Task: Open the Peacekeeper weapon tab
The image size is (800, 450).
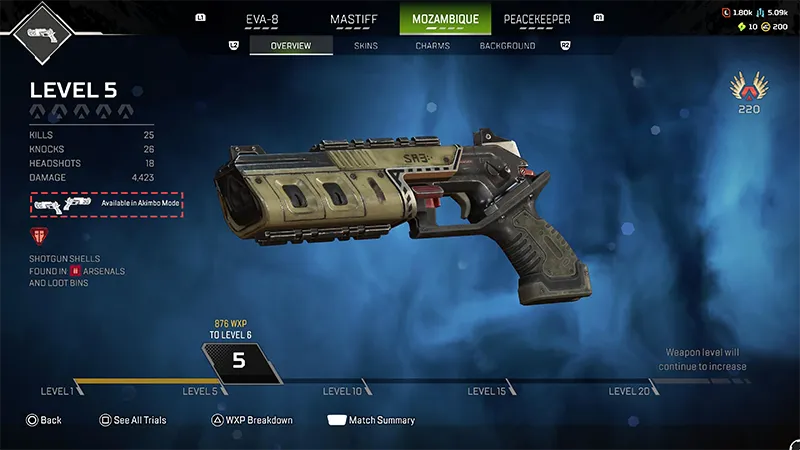Action: coord(539,18)
